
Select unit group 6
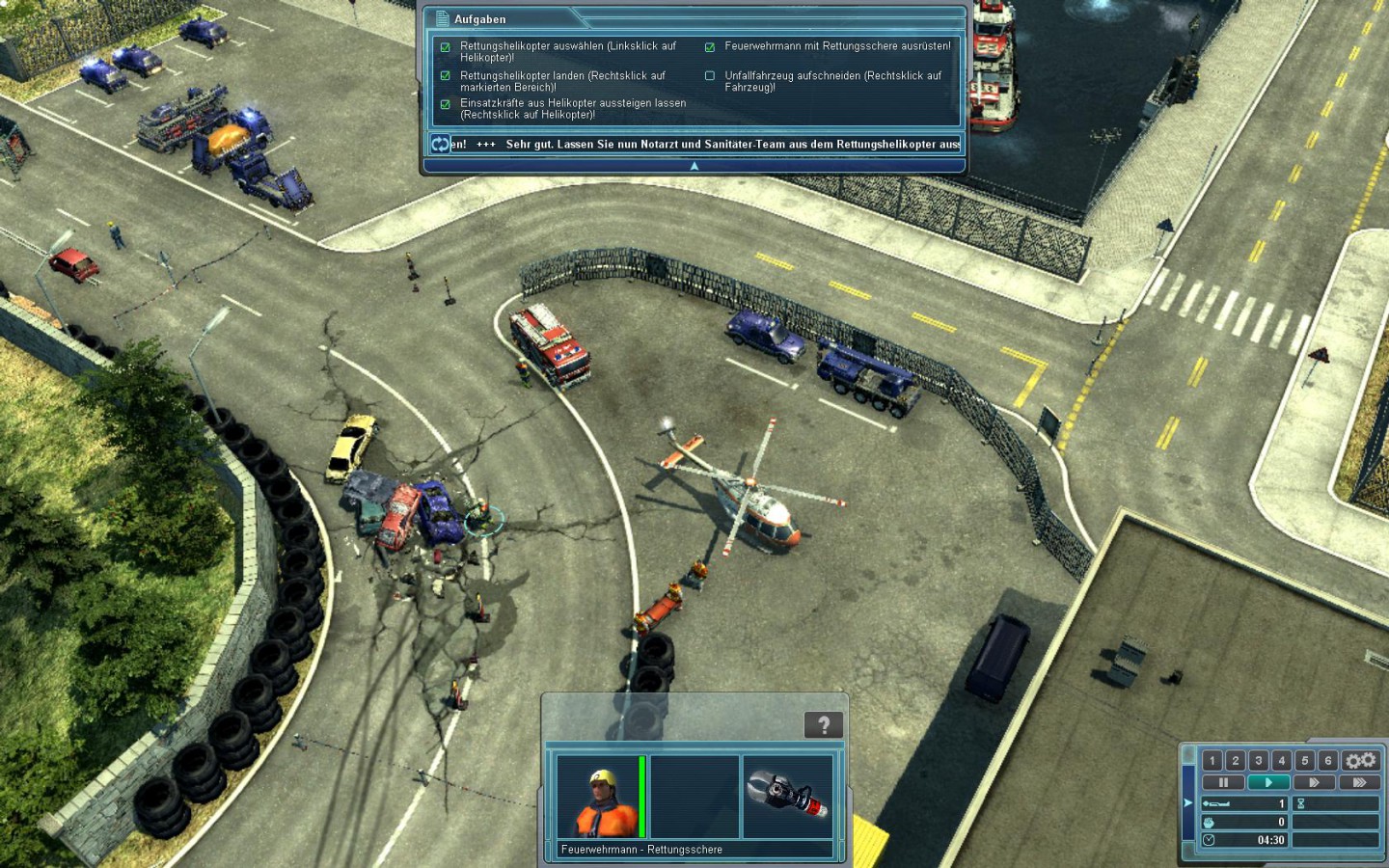tap(1328, 760)
